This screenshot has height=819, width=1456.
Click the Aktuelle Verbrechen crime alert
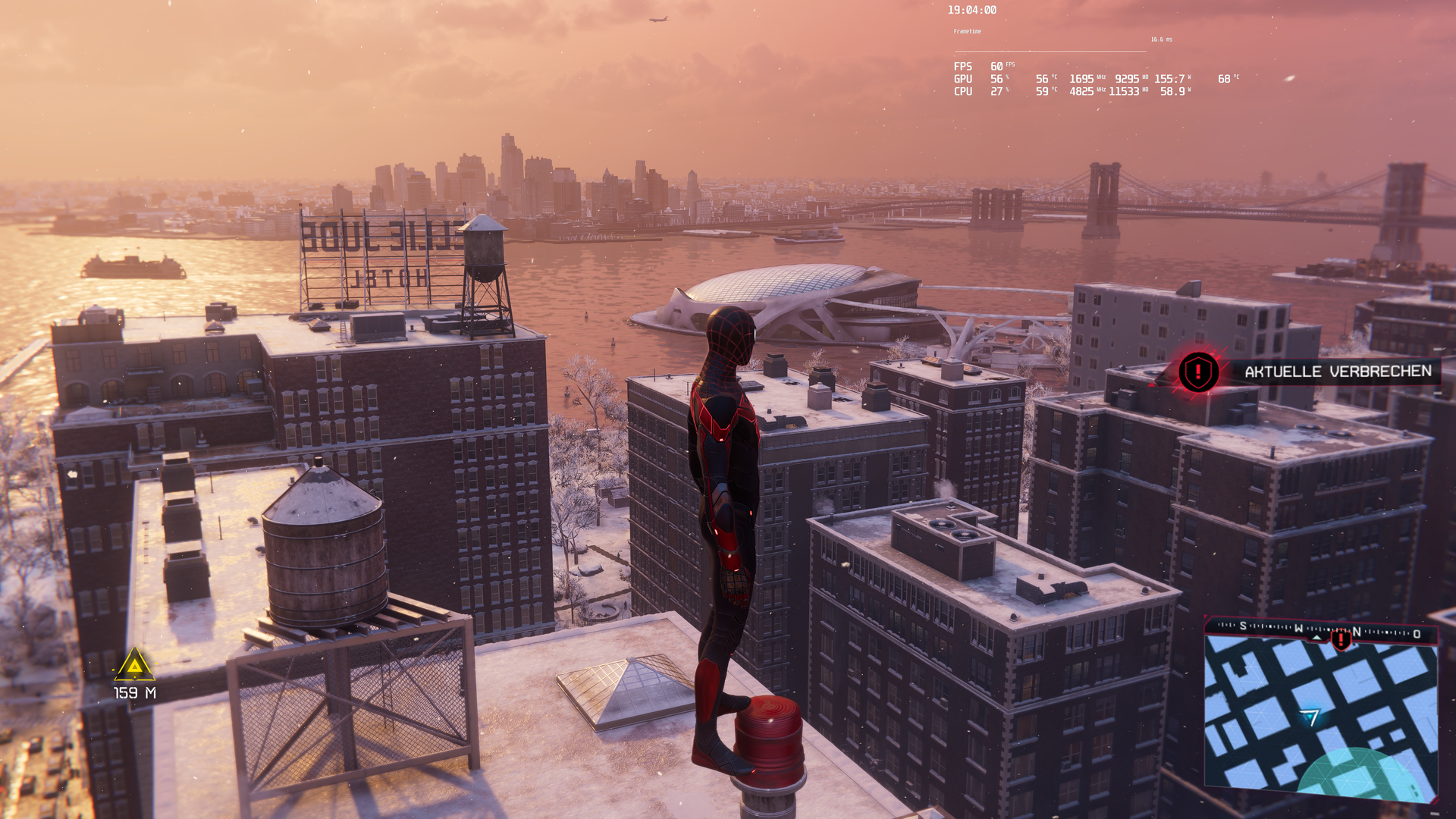[1337, 372]
